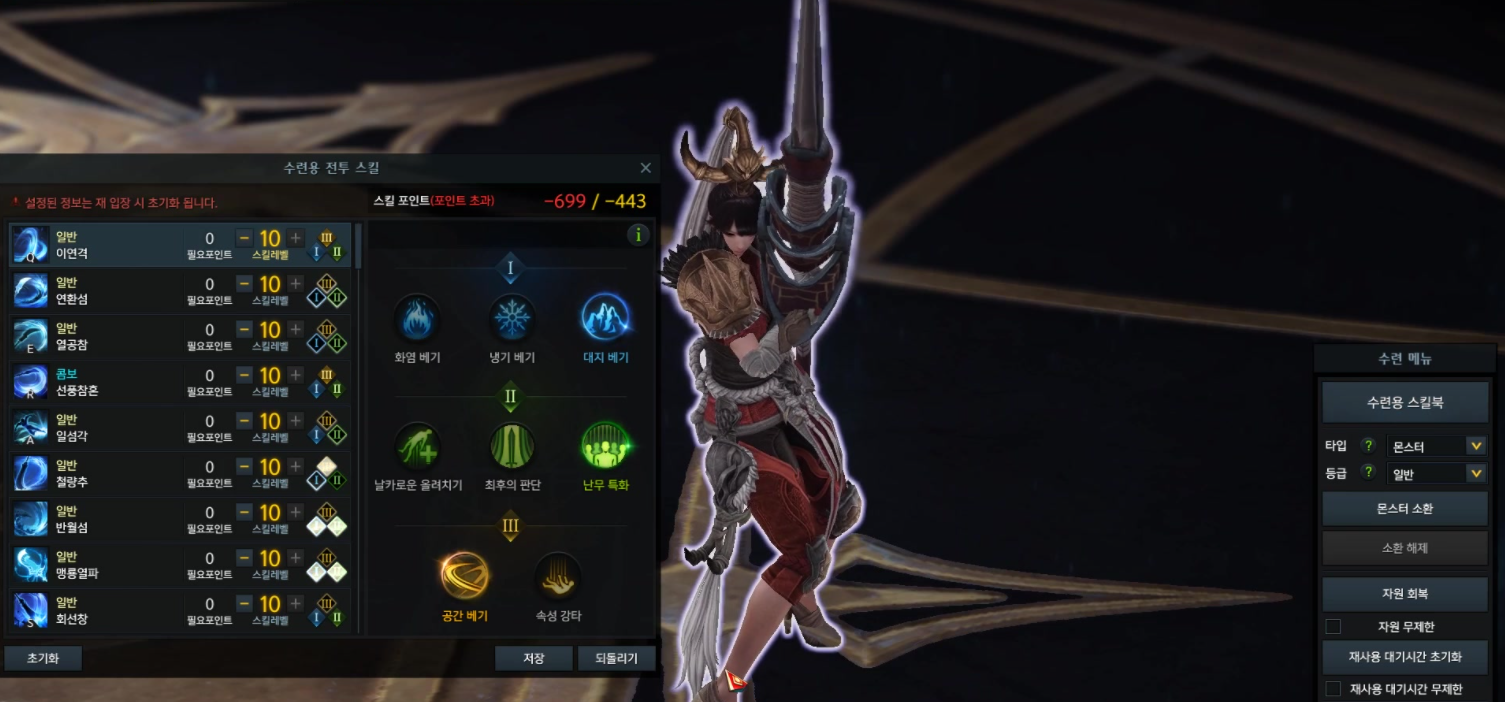Pick the 속성 강타 tripod
Viewport: 1505px width, 702px height.
[x=558, y=575]
